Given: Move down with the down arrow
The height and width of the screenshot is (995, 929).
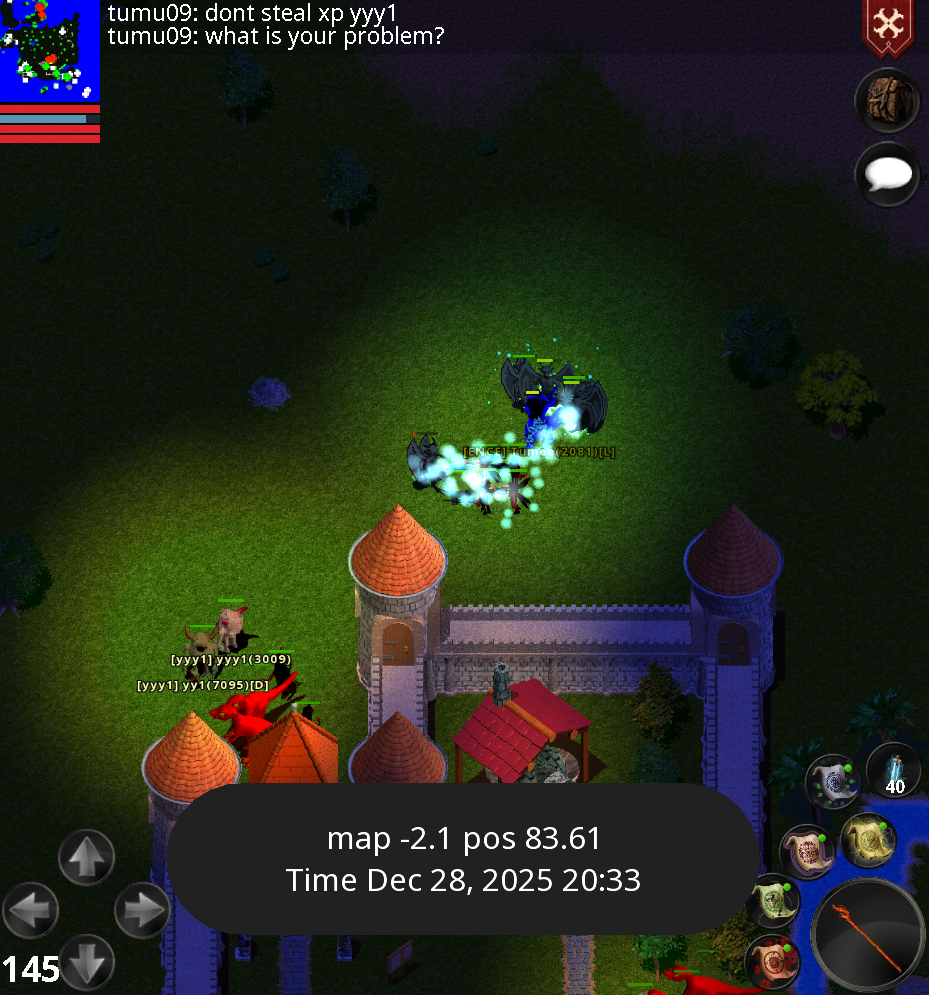Looking at the screenshot, I should [x=87, y=962].
